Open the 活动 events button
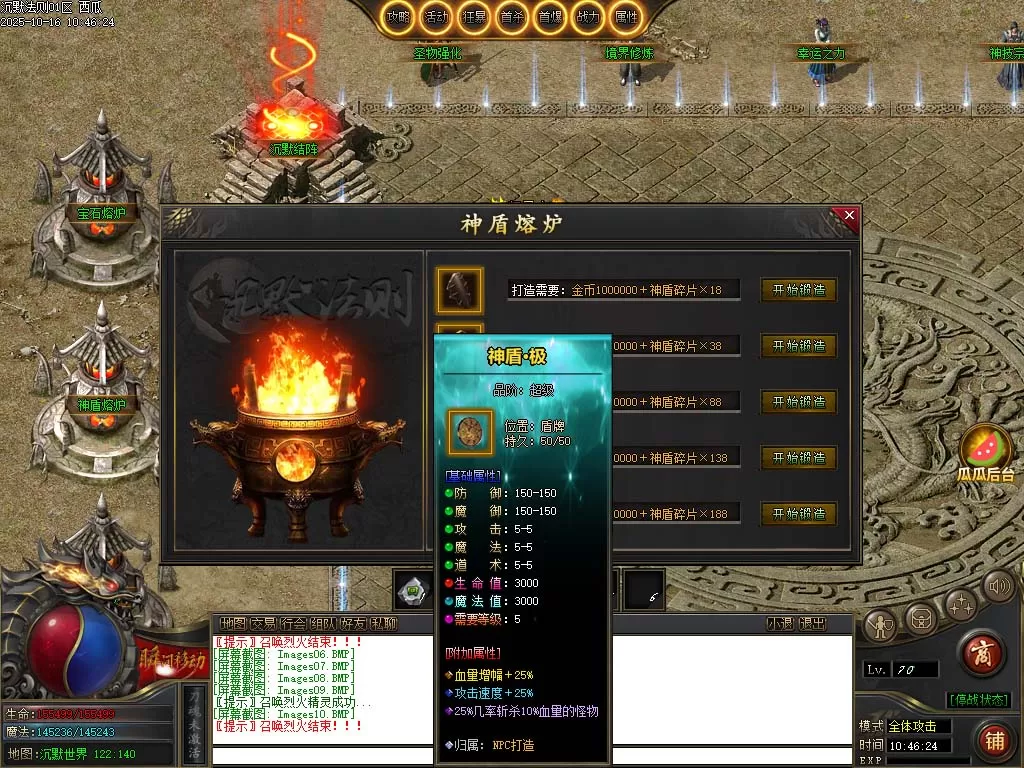 tap(436, 17)
